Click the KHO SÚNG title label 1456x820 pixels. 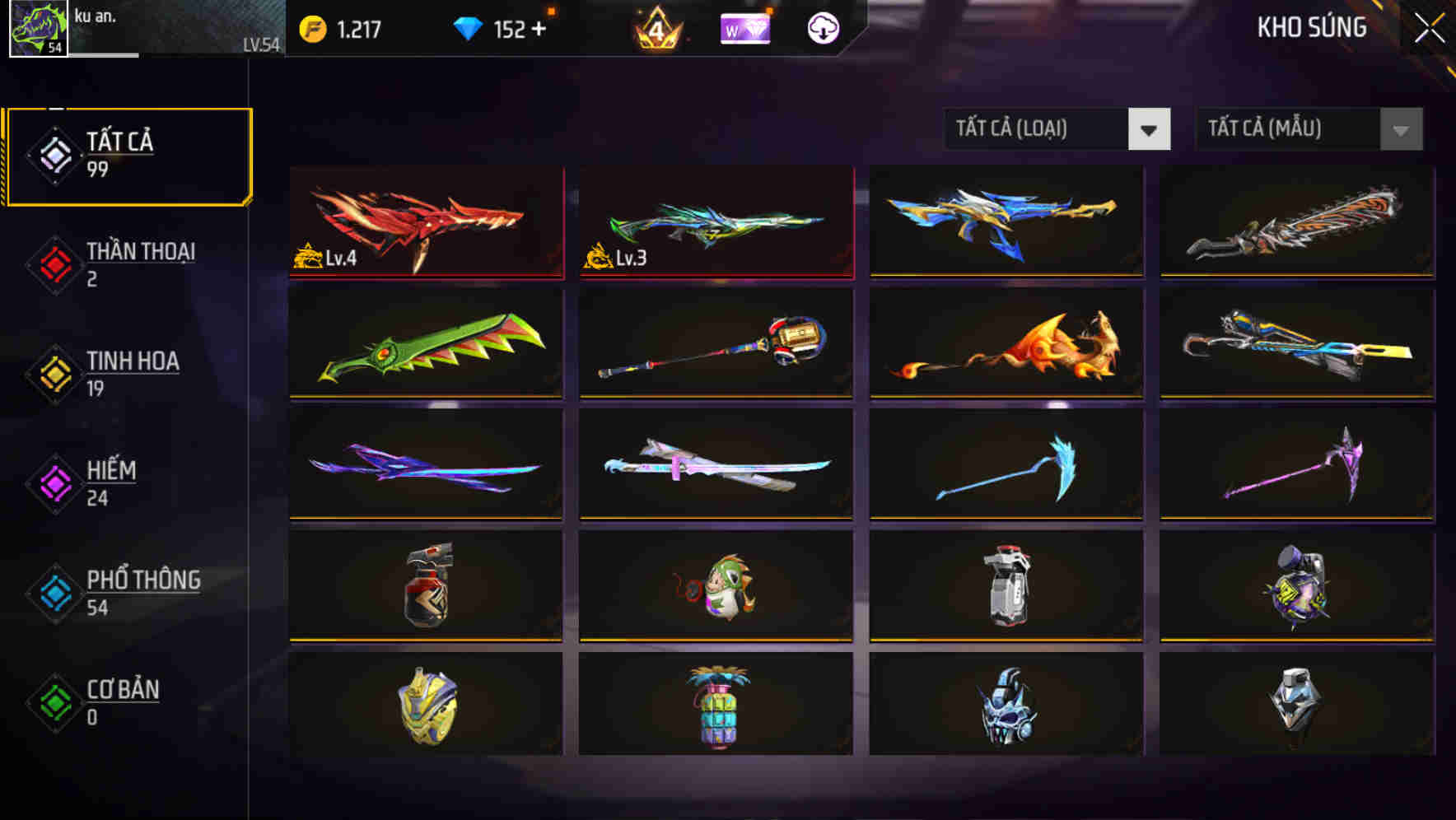click(1310, 27)
